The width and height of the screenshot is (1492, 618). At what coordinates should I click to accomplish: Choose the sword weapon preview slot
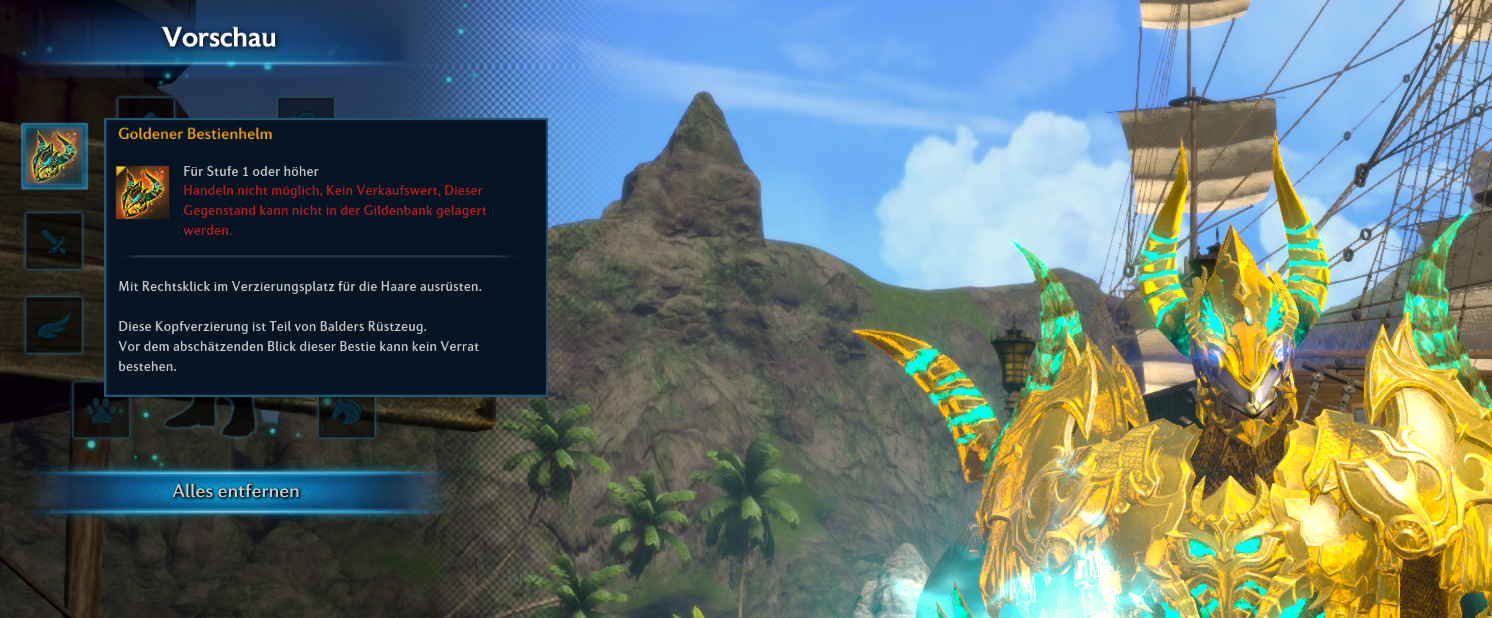[54, 241]
